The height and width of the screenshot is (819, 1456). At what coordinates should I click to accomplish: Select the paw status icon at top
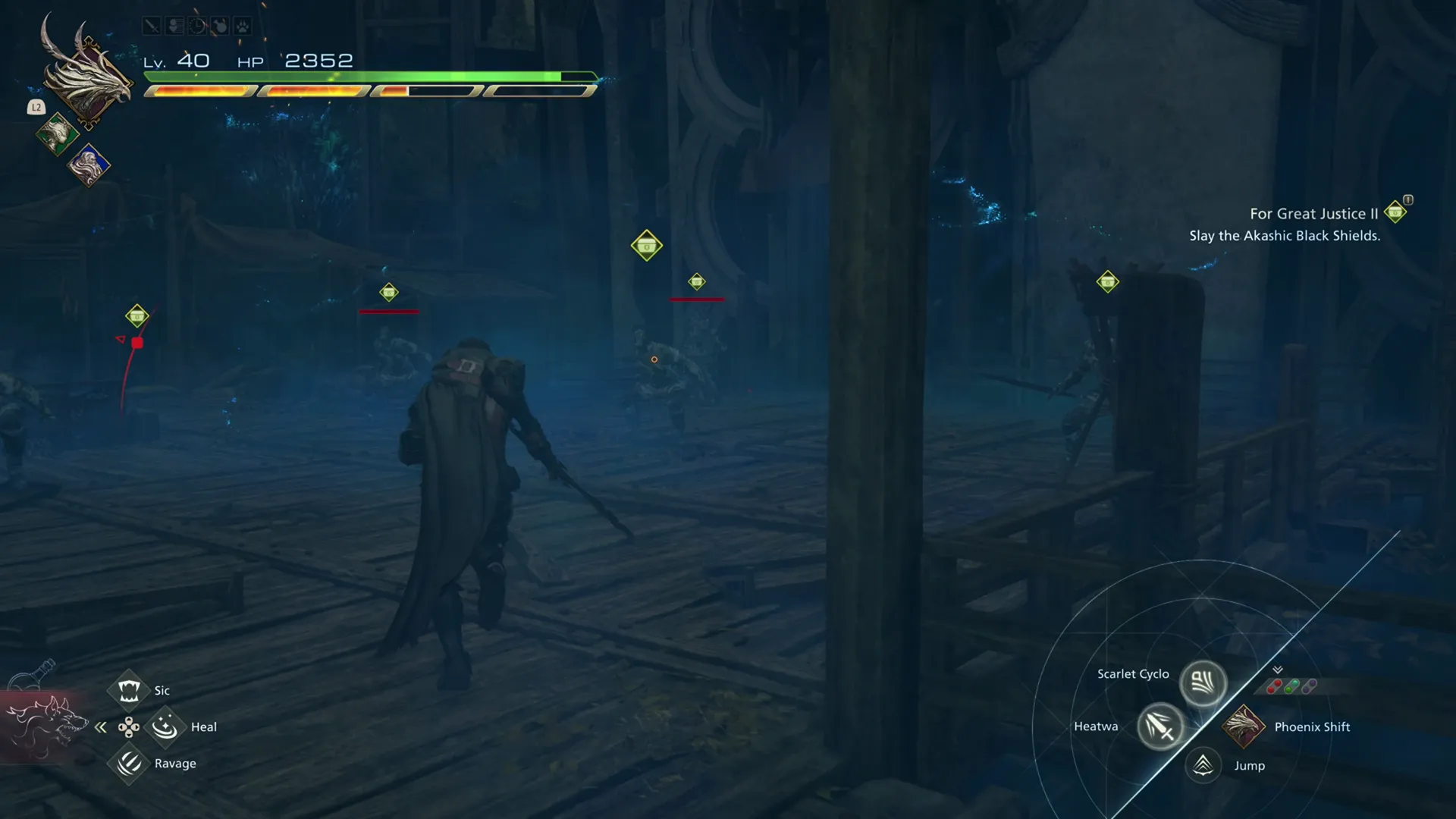coord(242,26)
